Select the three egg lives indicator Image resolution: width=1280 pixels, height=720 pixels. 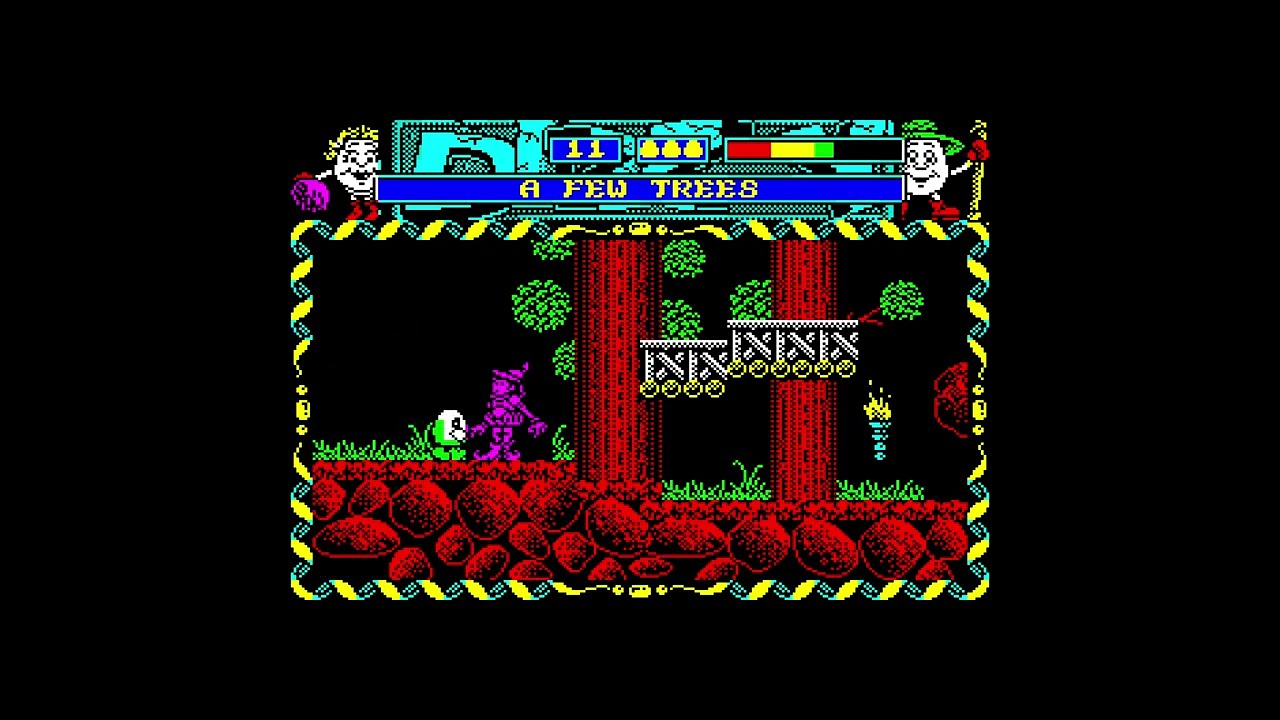click(x=672, y=148)
